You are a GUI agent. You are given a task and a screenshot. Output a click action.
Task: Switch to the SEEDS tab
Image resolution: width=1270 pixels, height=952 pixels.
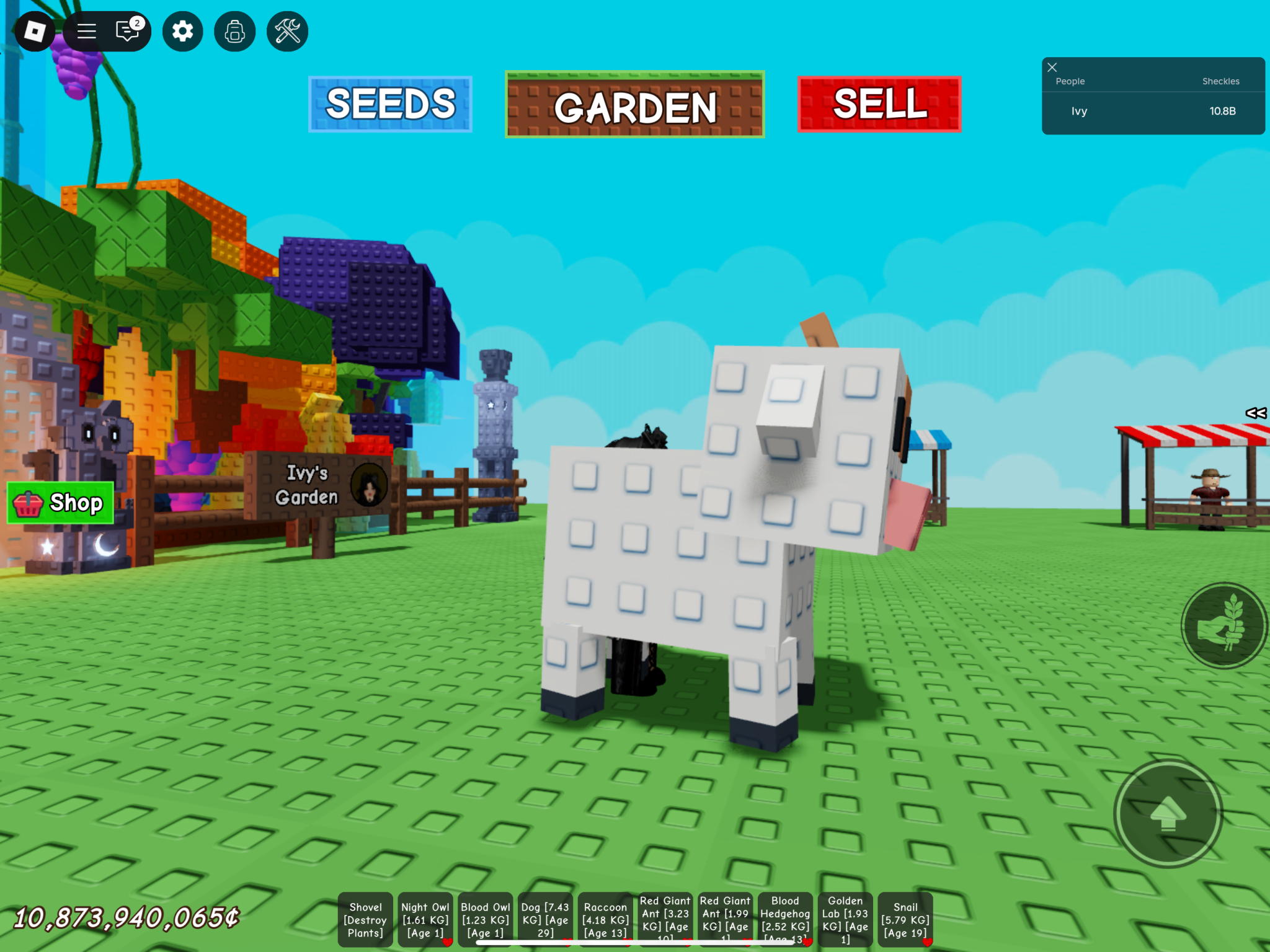(391, 104)
